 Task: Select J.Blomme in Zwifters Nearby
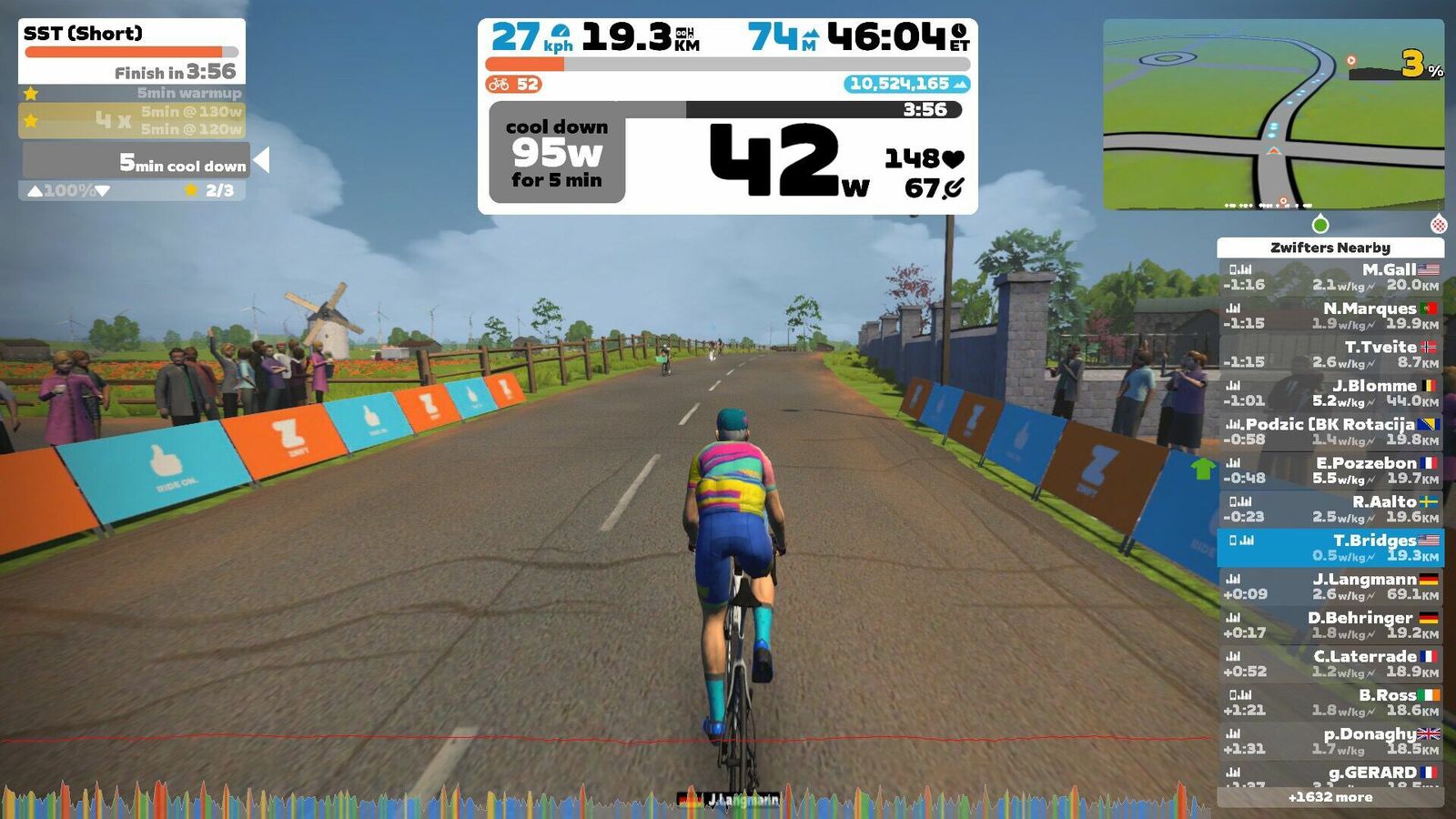tap(1330, 393)
